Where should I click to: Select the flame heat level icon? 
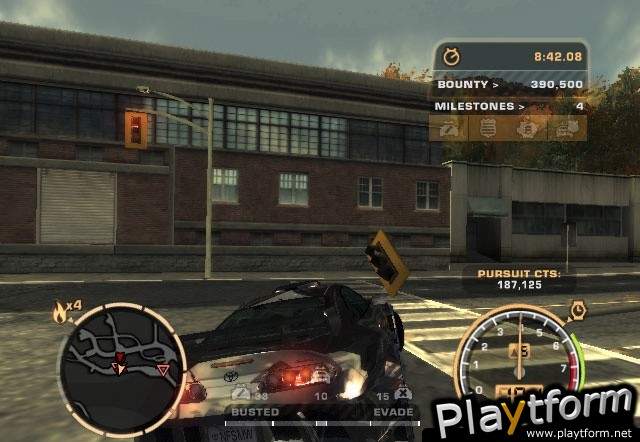[x=59, y=313]
